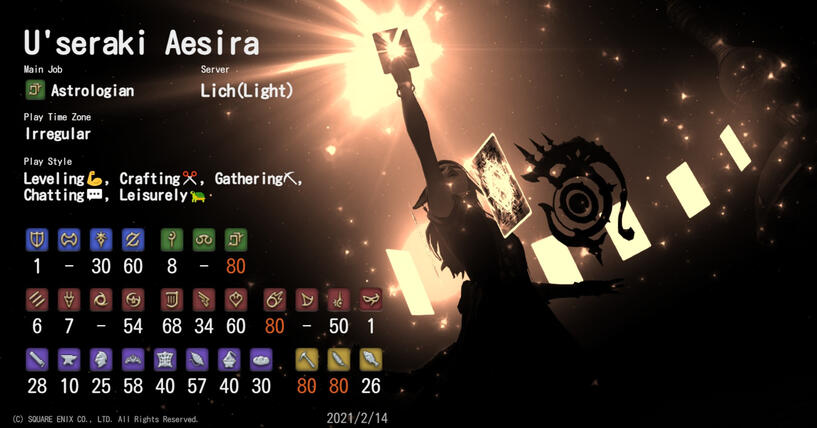
Task: Click the Blacksmith anvil icon
Action: point(69,359)
